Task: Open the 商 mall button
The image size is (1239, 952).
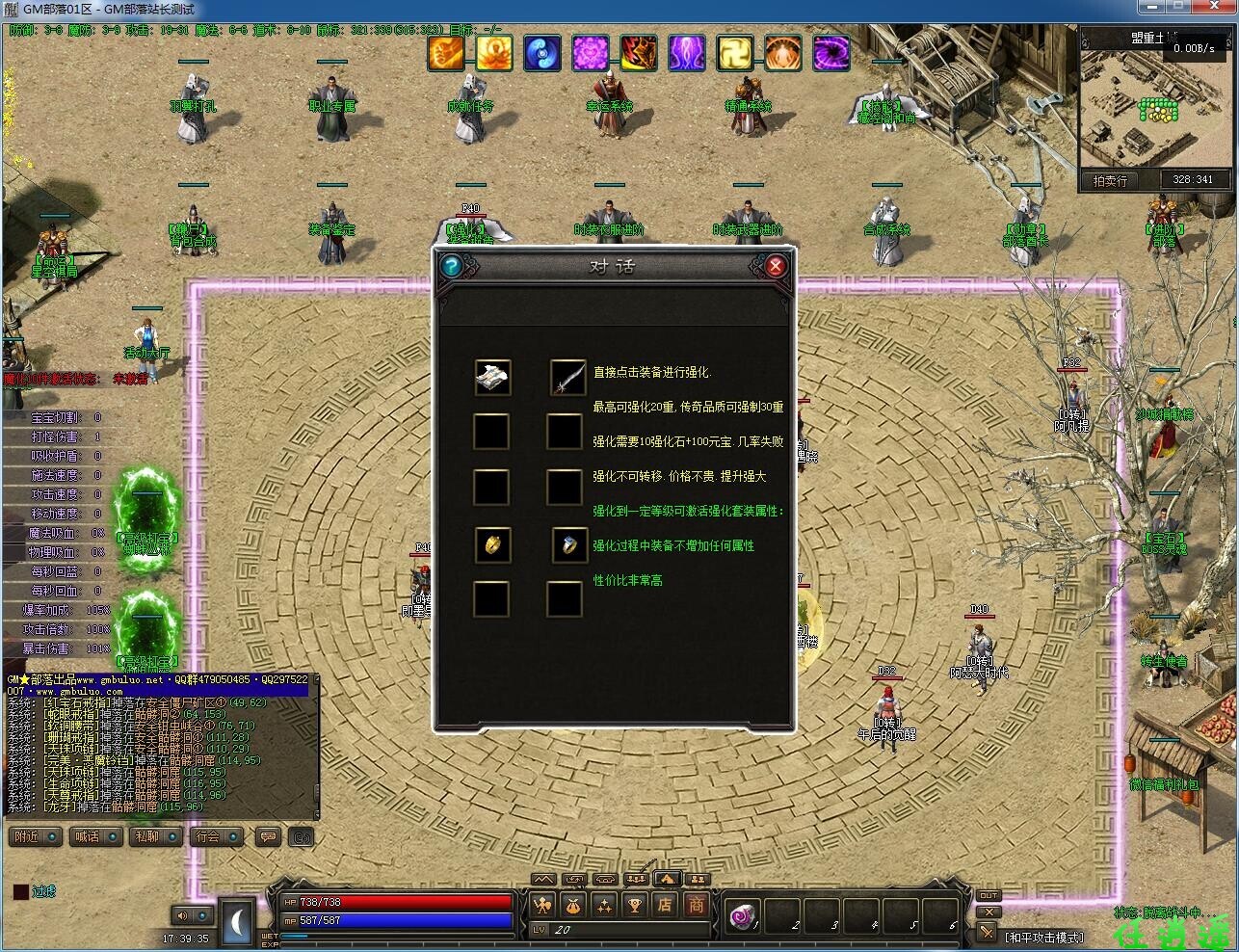Action: coord(696,905)
